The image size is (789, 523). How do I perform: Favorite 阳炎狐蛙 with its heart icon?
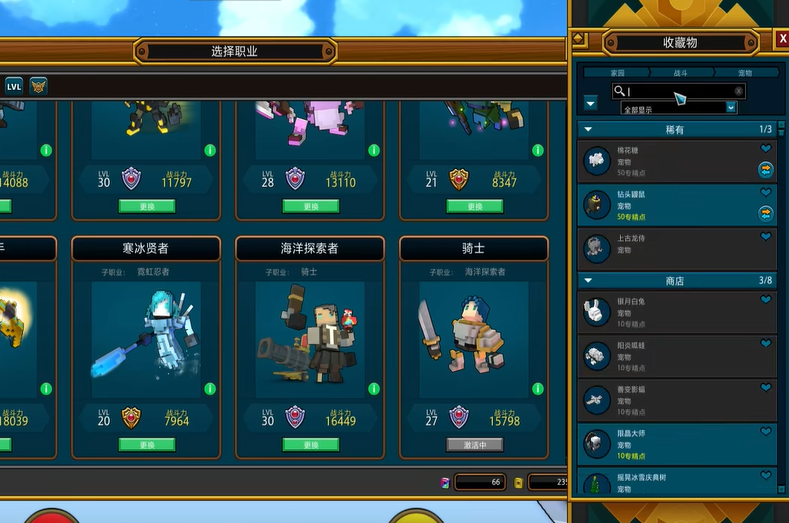coord(766,343)
